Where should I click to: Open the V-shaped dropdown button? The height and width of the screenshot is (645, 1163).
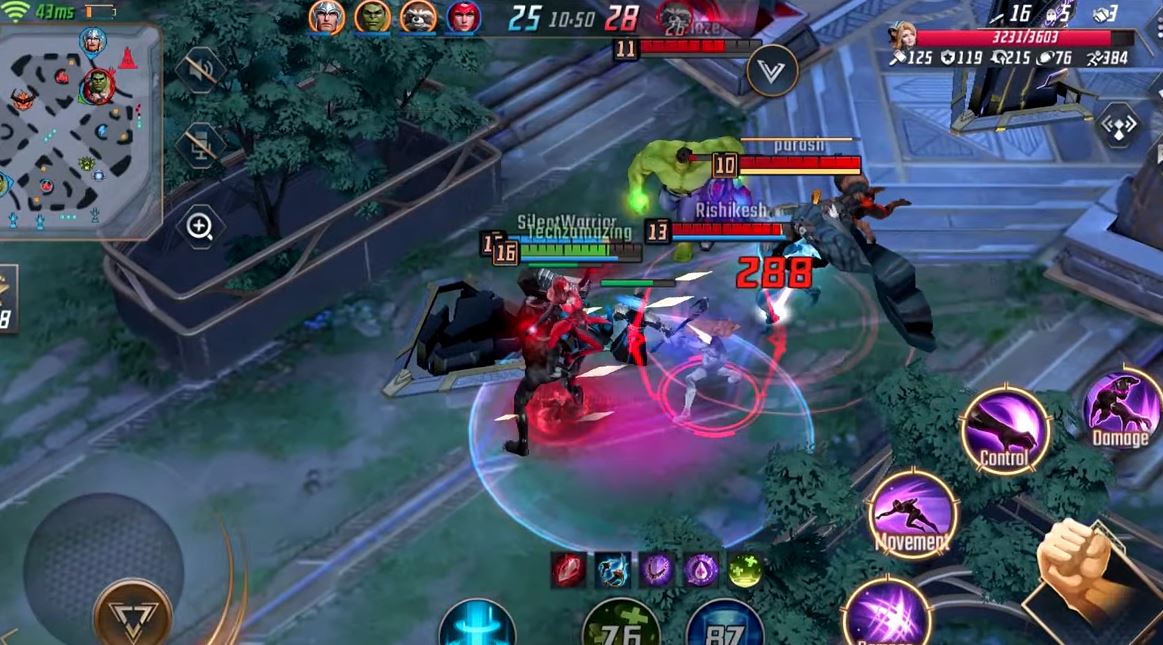[771, 70]
